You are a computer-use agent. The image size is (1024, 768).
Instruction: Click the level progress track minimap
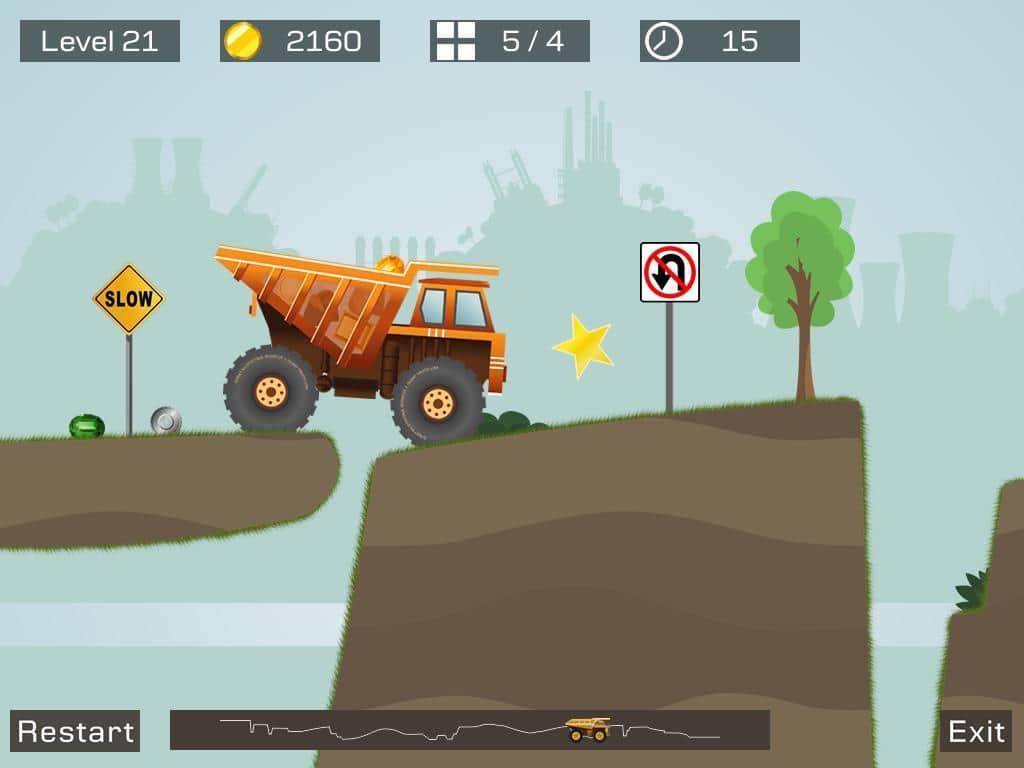(469, 730)
